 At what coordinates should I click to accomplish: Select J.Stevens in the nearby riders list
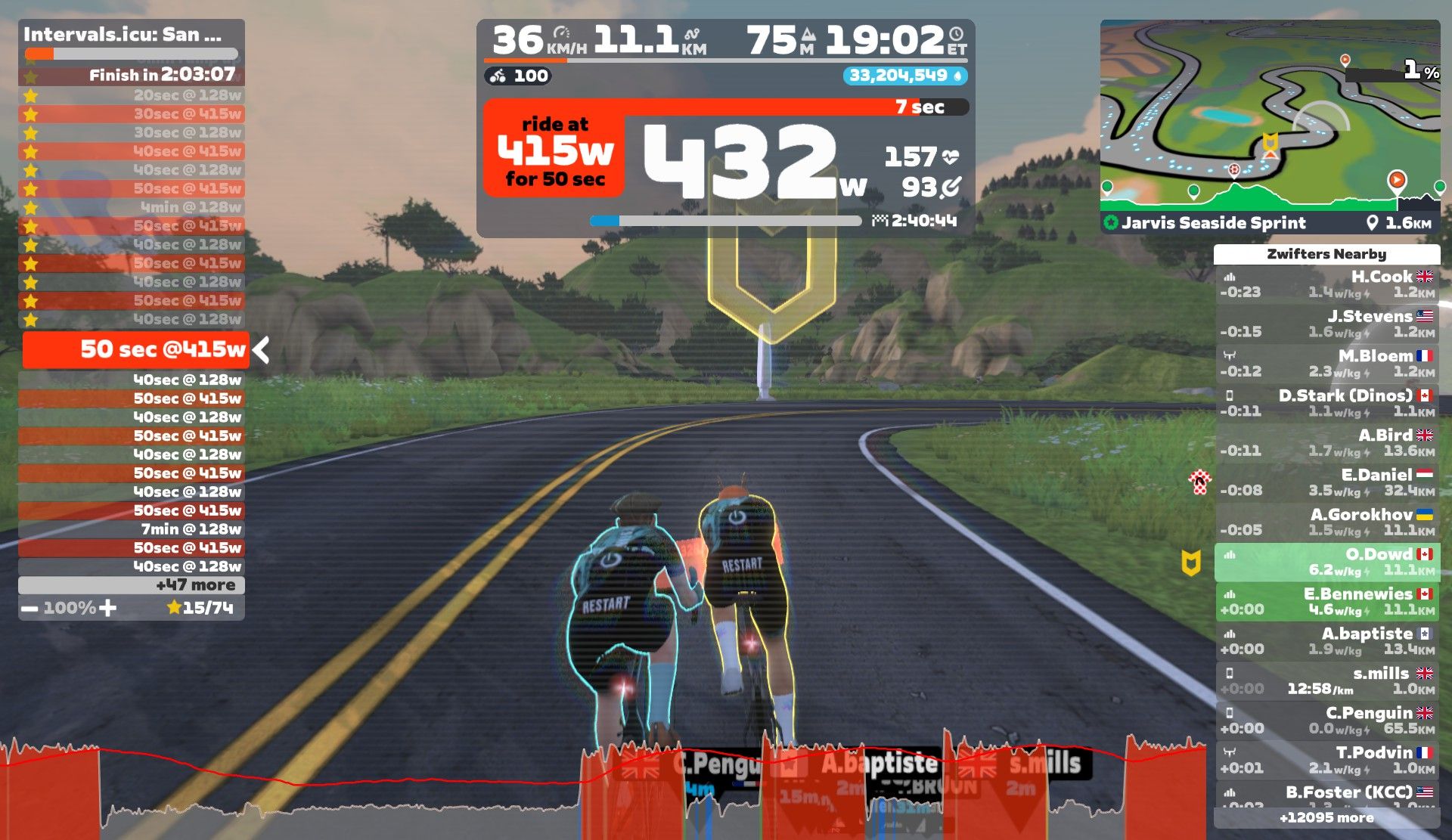(x=1327, y=324)
